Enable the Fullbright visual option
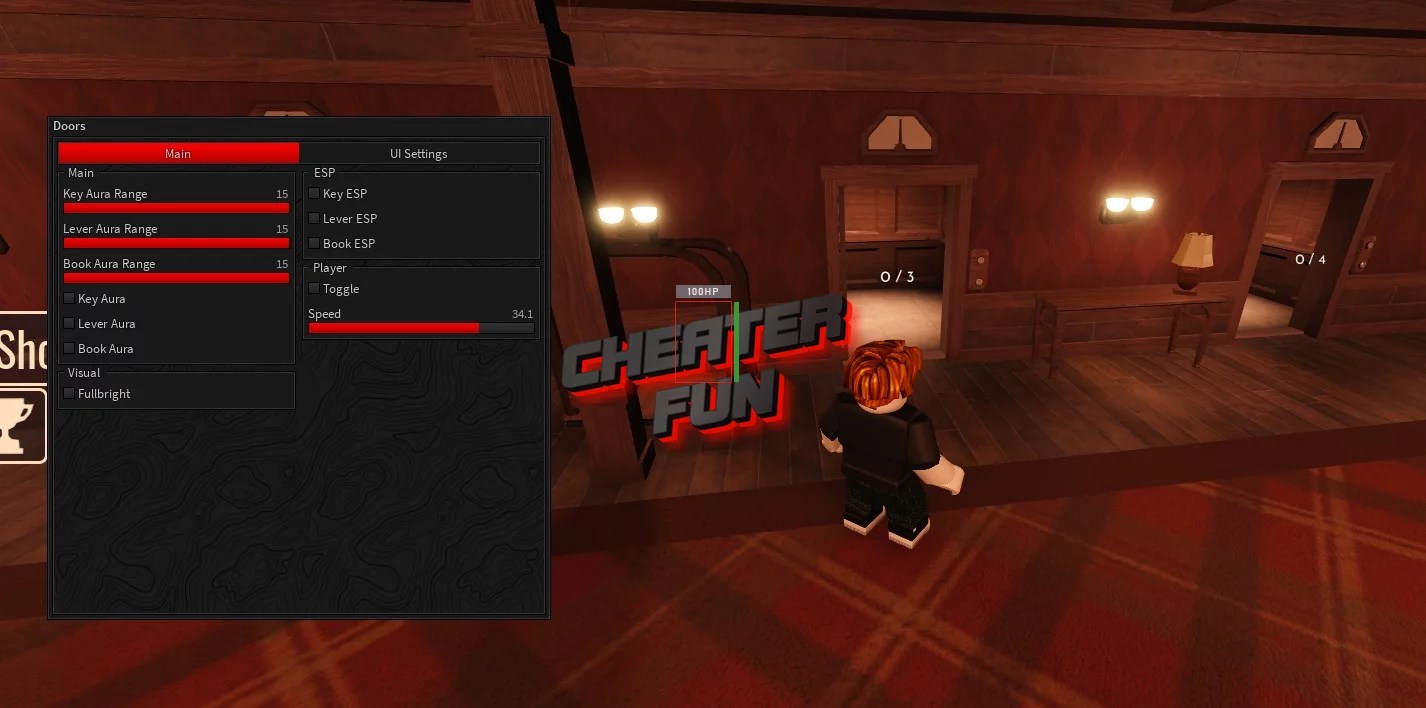The height and width of the screenshot is (708, 1426). coord(69,393)
